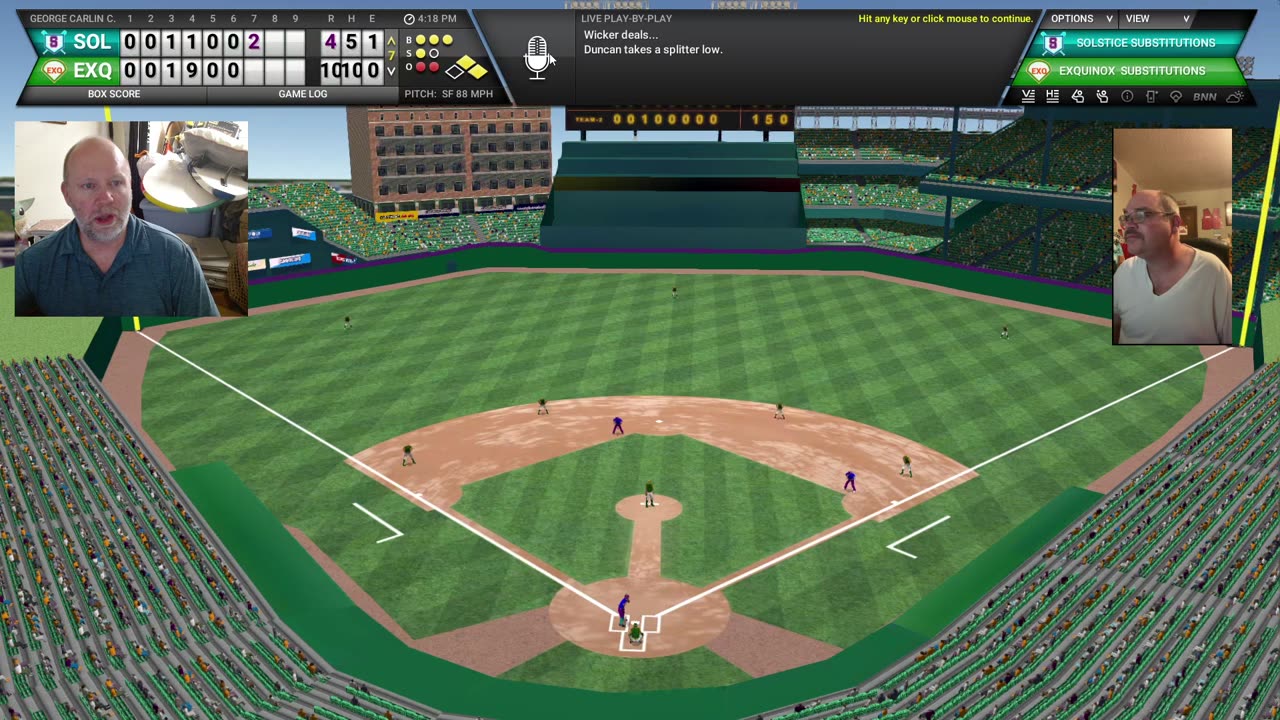Open the ballpark field diagram icon
1280x720 pixels.
click(x=1176, y=96)
